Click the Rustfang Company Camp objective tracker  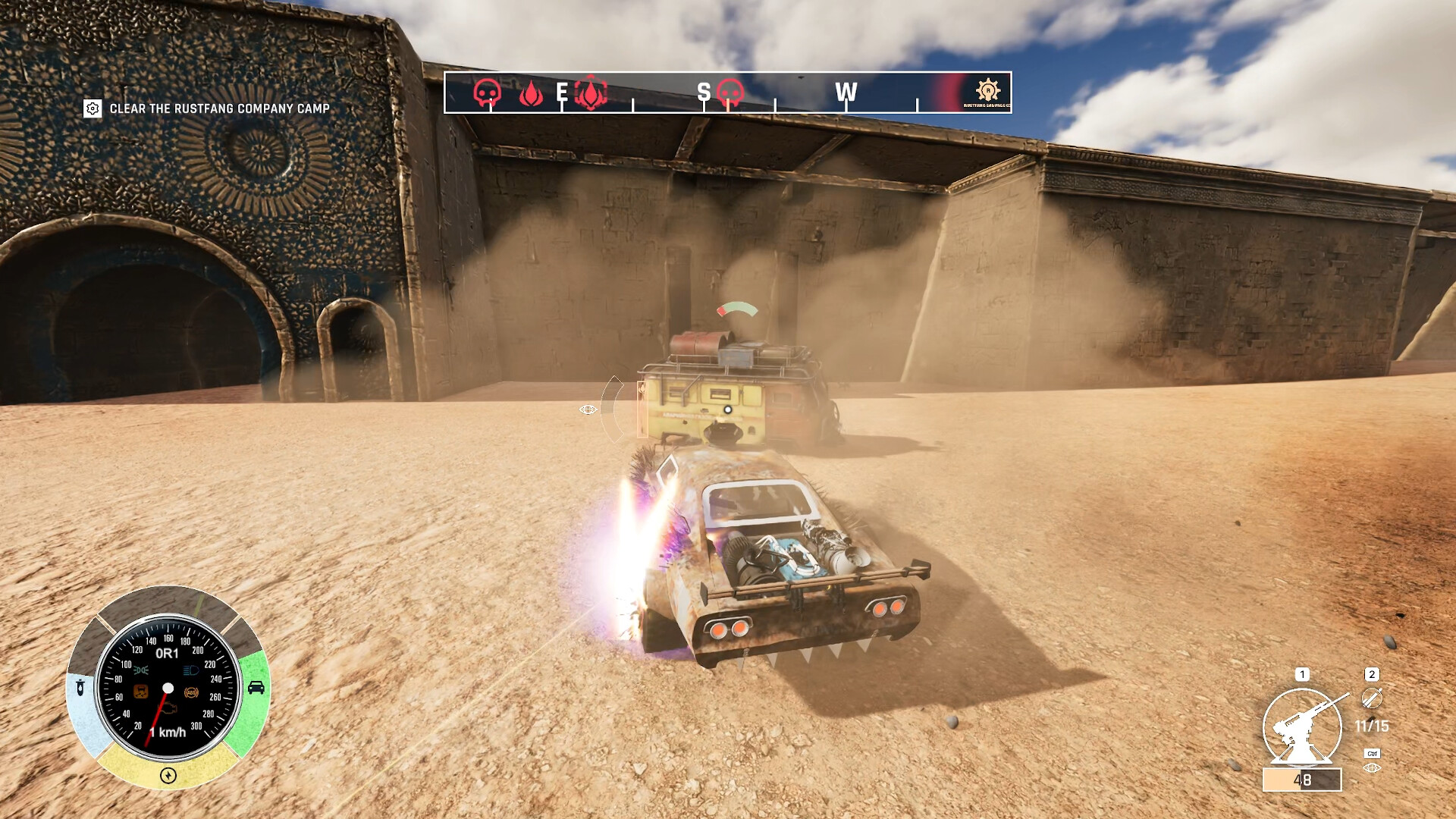coord(207,108)
